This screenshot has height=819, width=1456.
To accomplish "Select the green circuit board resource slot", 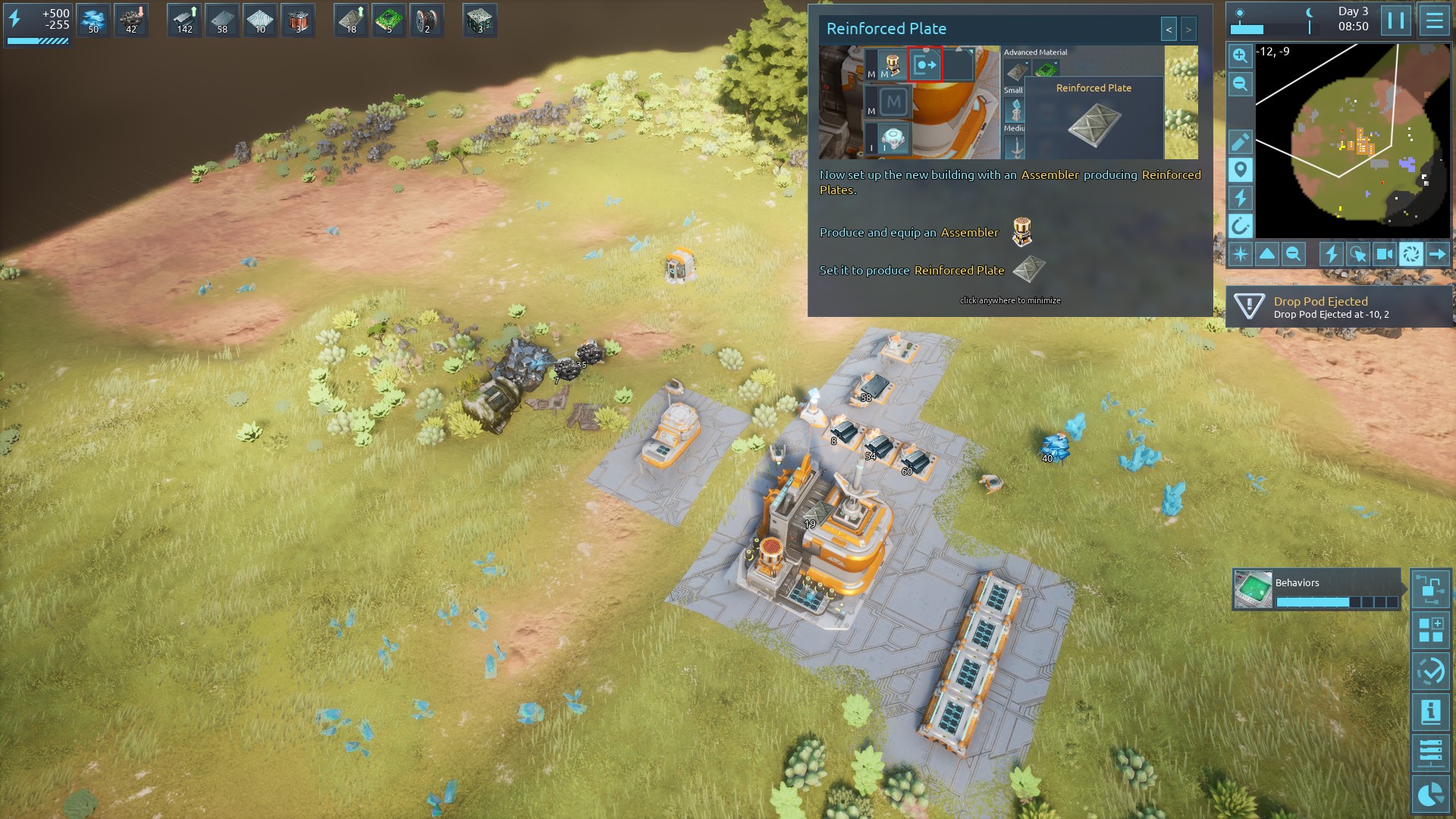I will coord(389,20).
